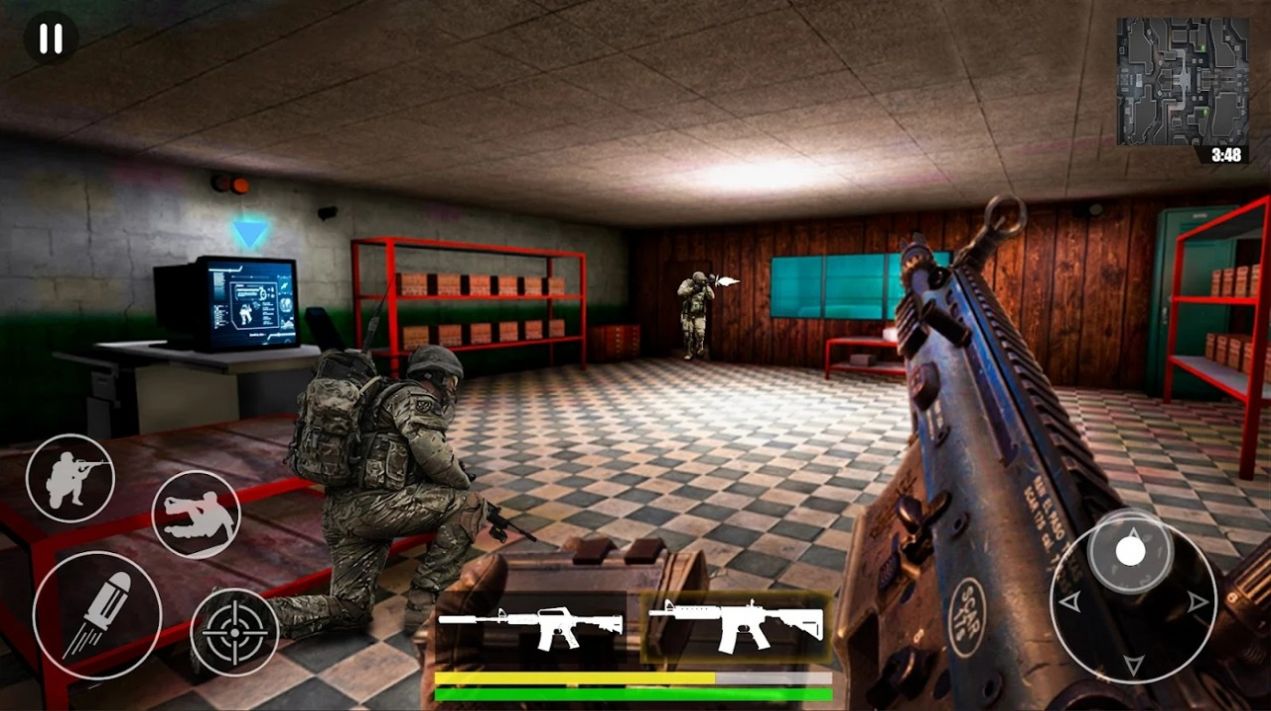Select the first white rifle weapon slot

pos(531,627)
